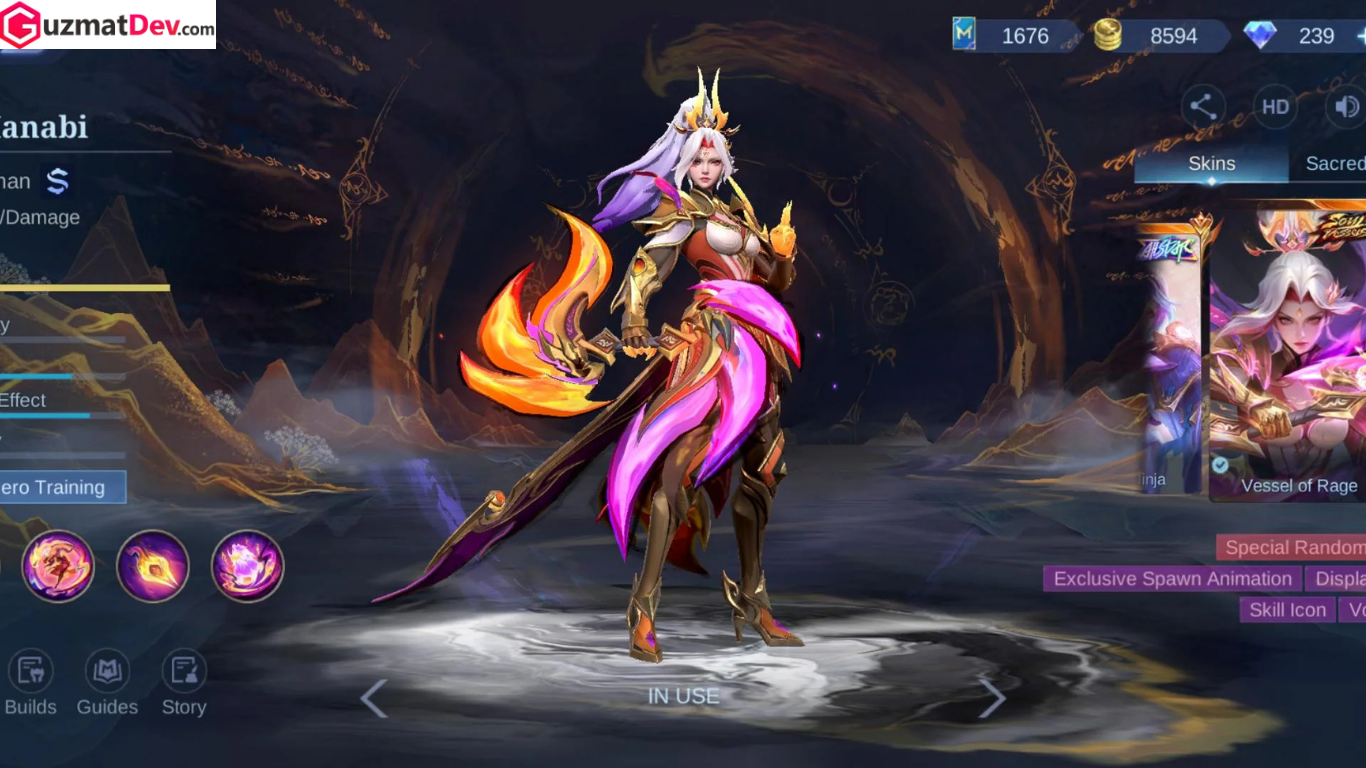
Task: Open hero Guides
Action: click(x=107, y=684)
